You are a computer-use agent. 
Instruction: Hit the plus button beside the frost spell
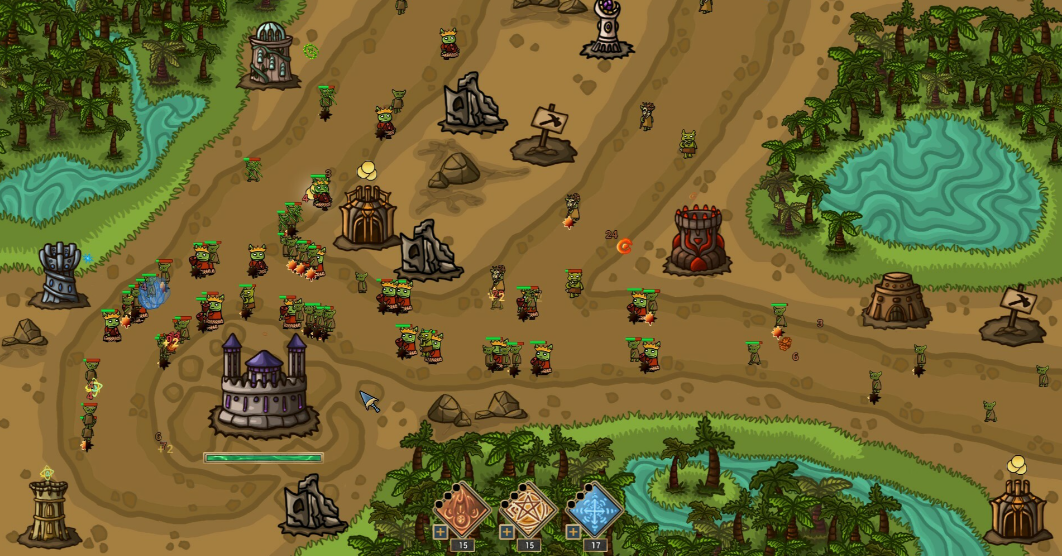[573, 532]
